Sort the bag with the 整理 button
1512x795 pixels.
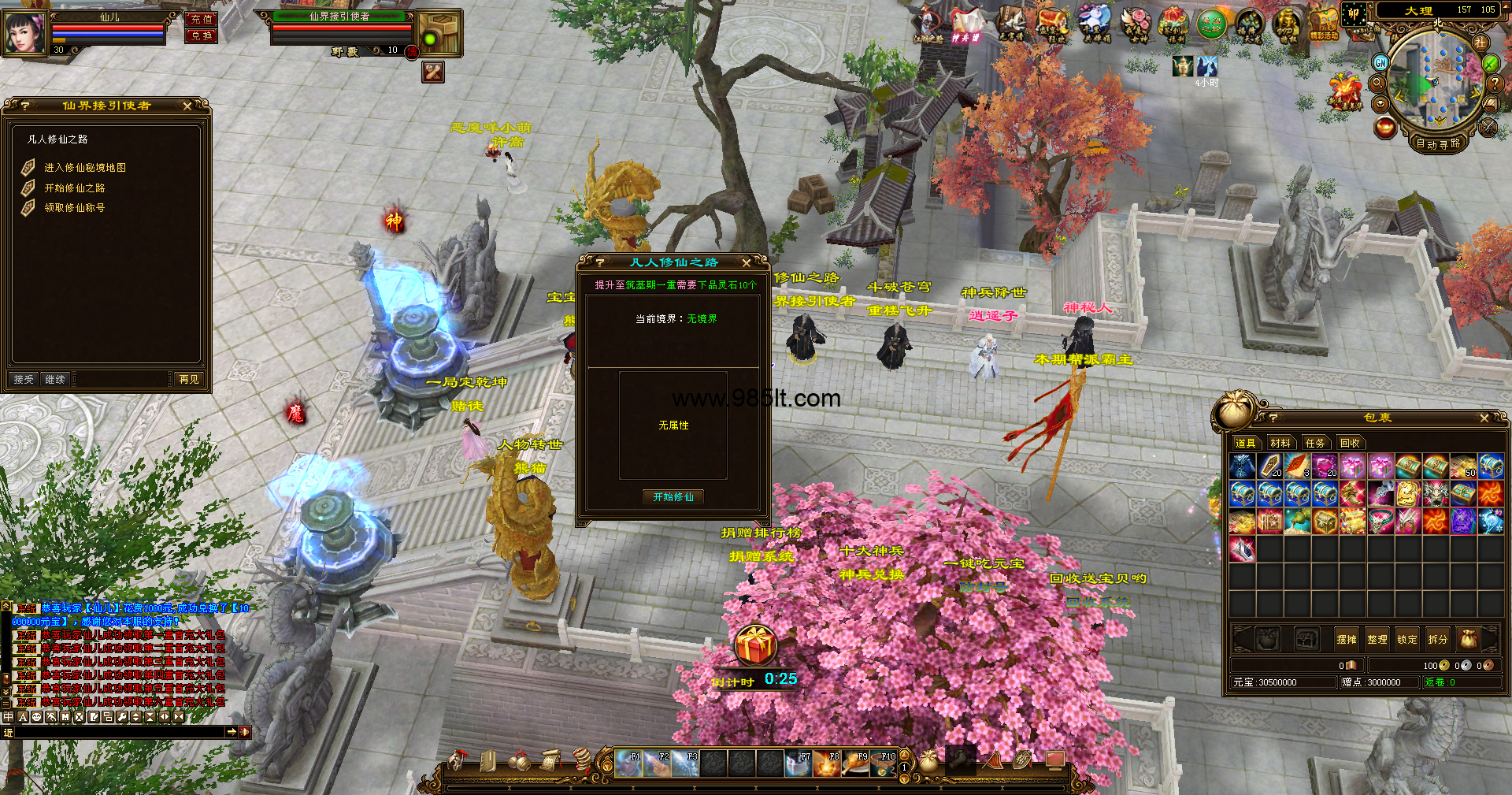(1377, 640)
